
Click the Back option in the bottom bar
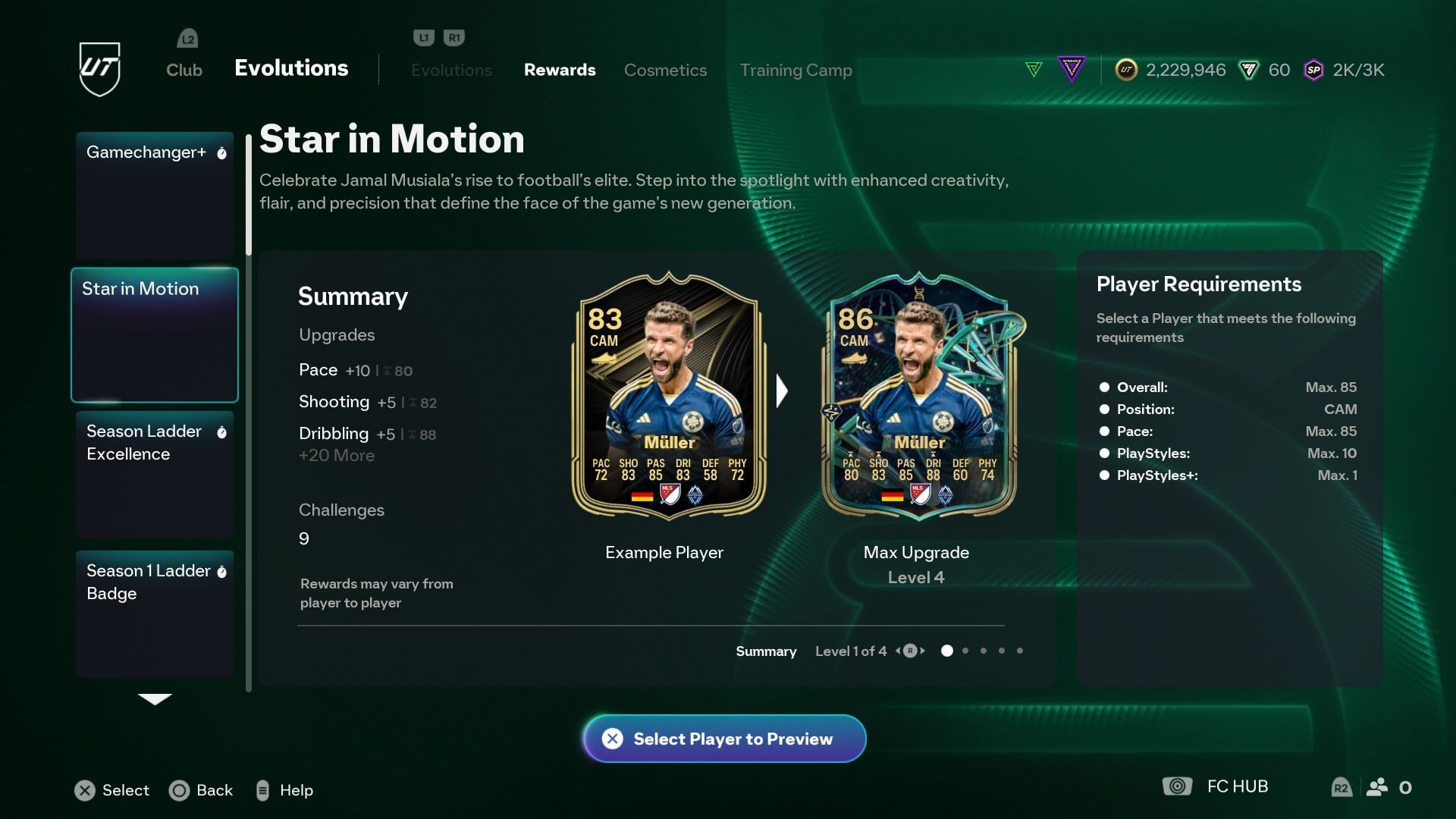pos(202,790)
